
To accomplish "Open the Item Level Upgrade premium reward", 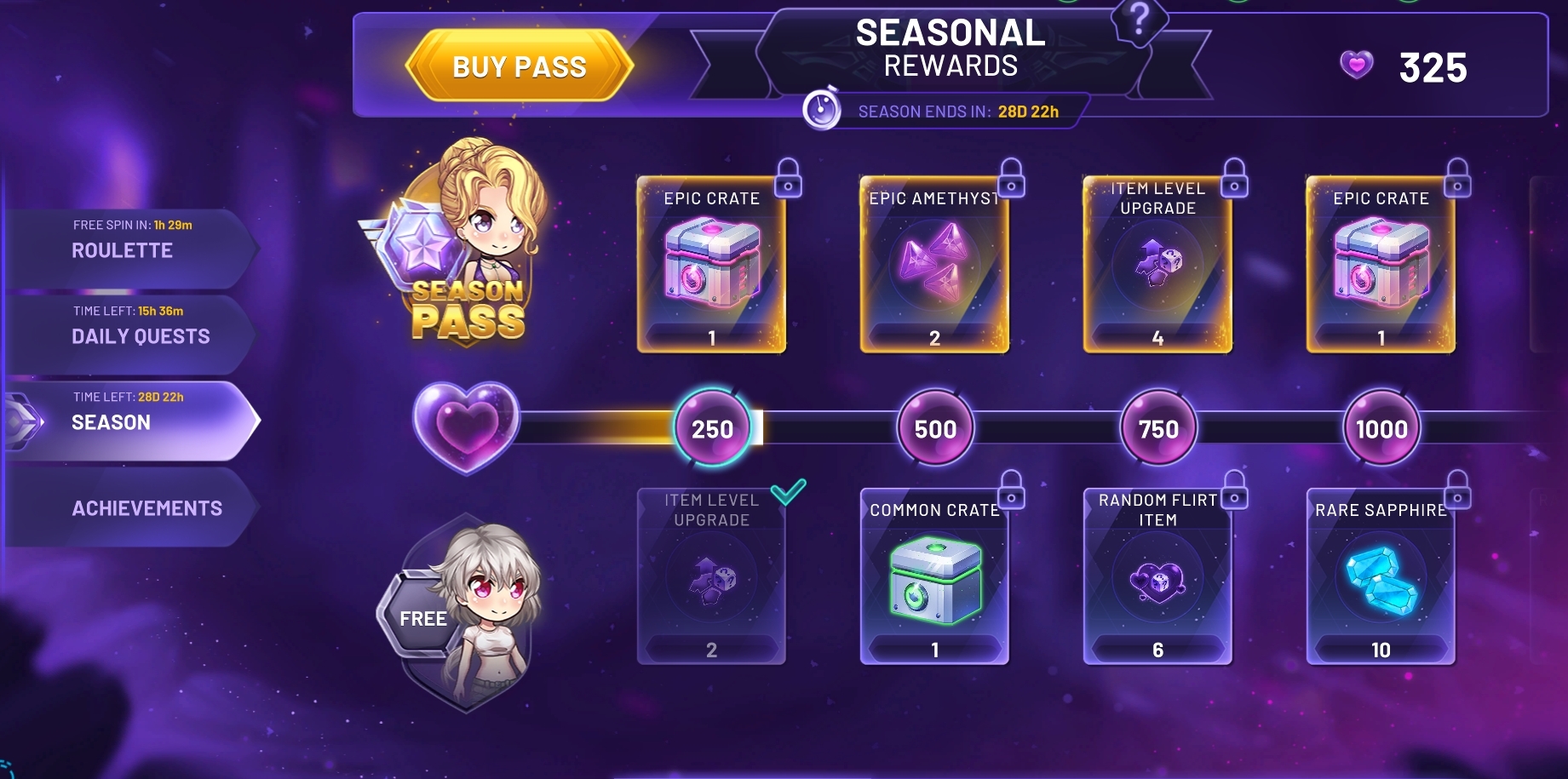I will tap(1157, 264).
